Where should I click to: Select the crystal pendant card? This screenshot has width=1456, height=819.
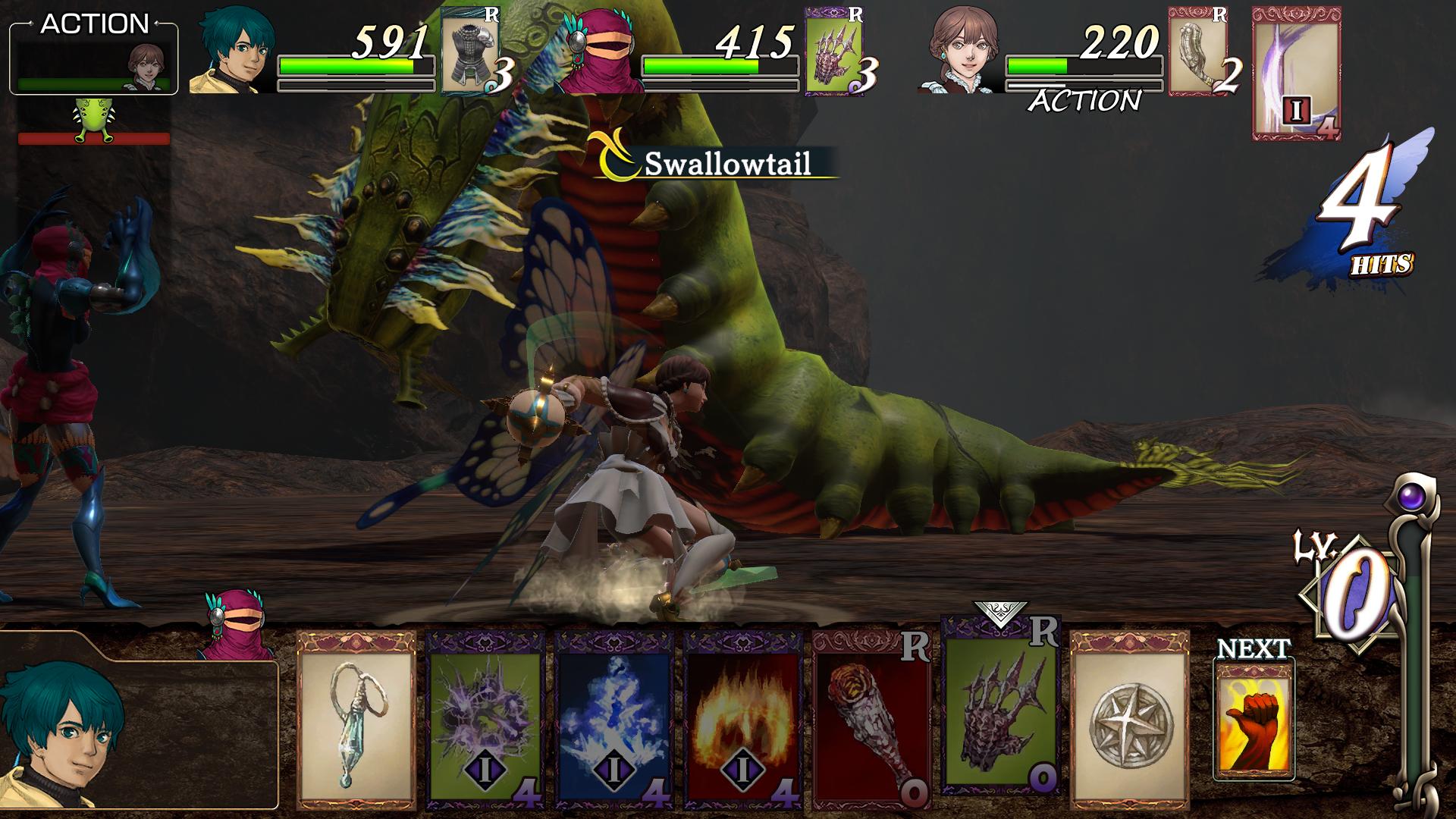point(356,719)
